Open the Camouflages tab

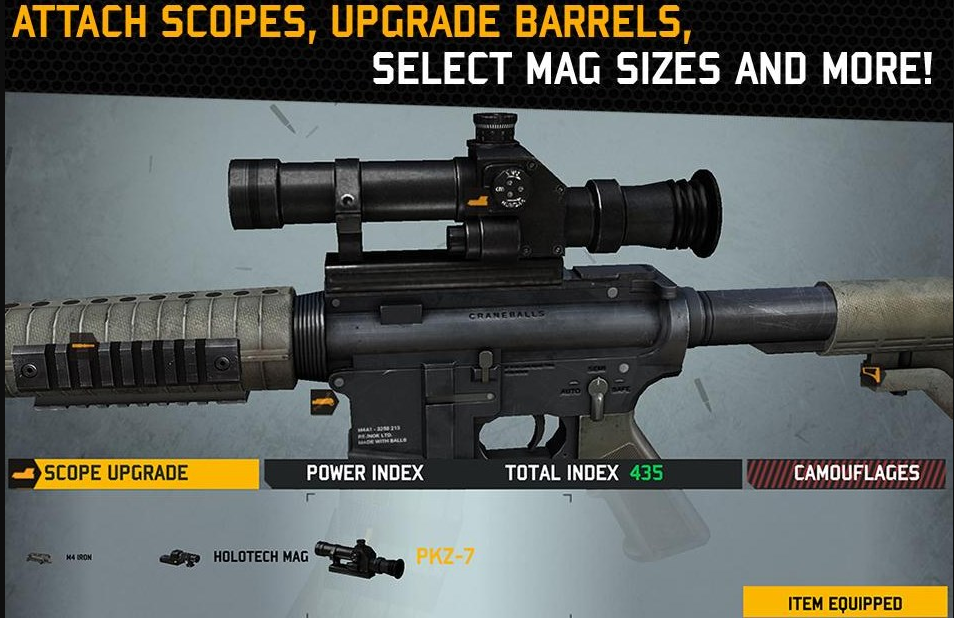pos(846,474)
